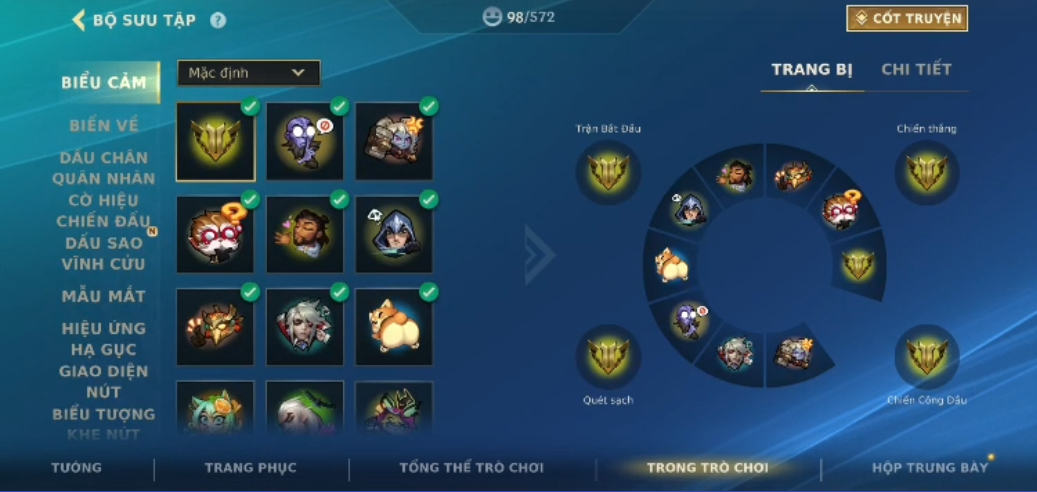Click the Trận Bắt Đầu emote slot
The width and height of the screenshot is (1037, 492).
(608, 173)
